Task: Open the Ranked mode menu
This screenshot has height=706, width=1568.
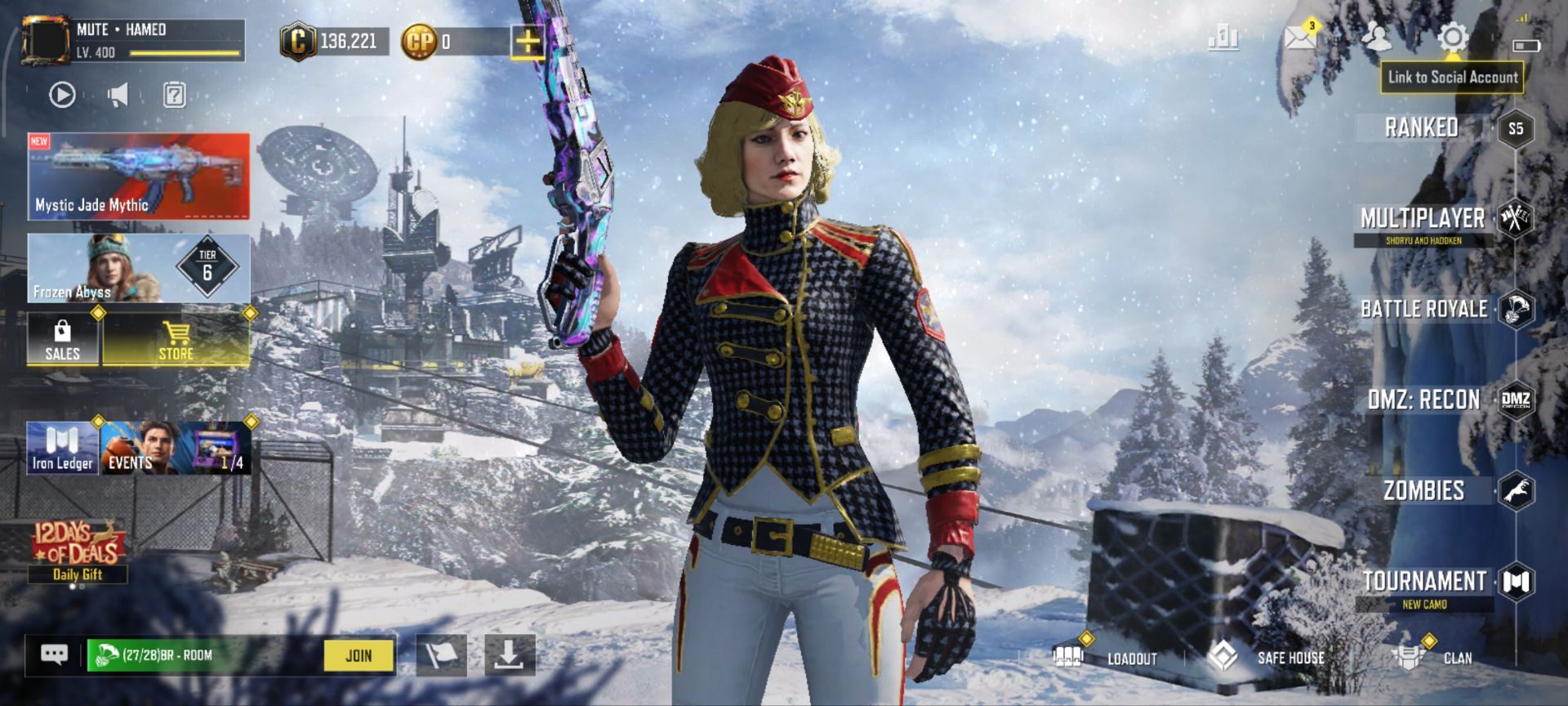Action: click(x=1422, y=127)
